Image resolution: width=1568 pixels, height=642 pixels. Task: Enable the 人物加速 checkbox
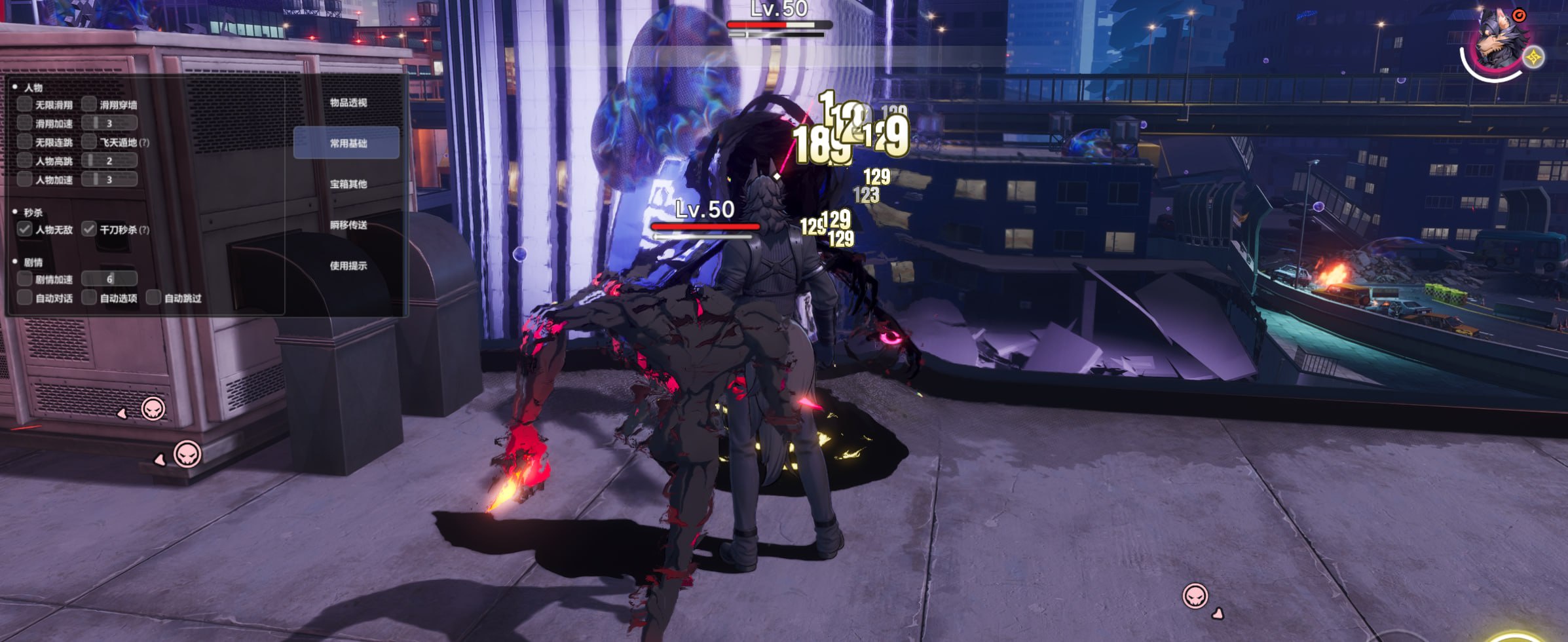[25, 179]
